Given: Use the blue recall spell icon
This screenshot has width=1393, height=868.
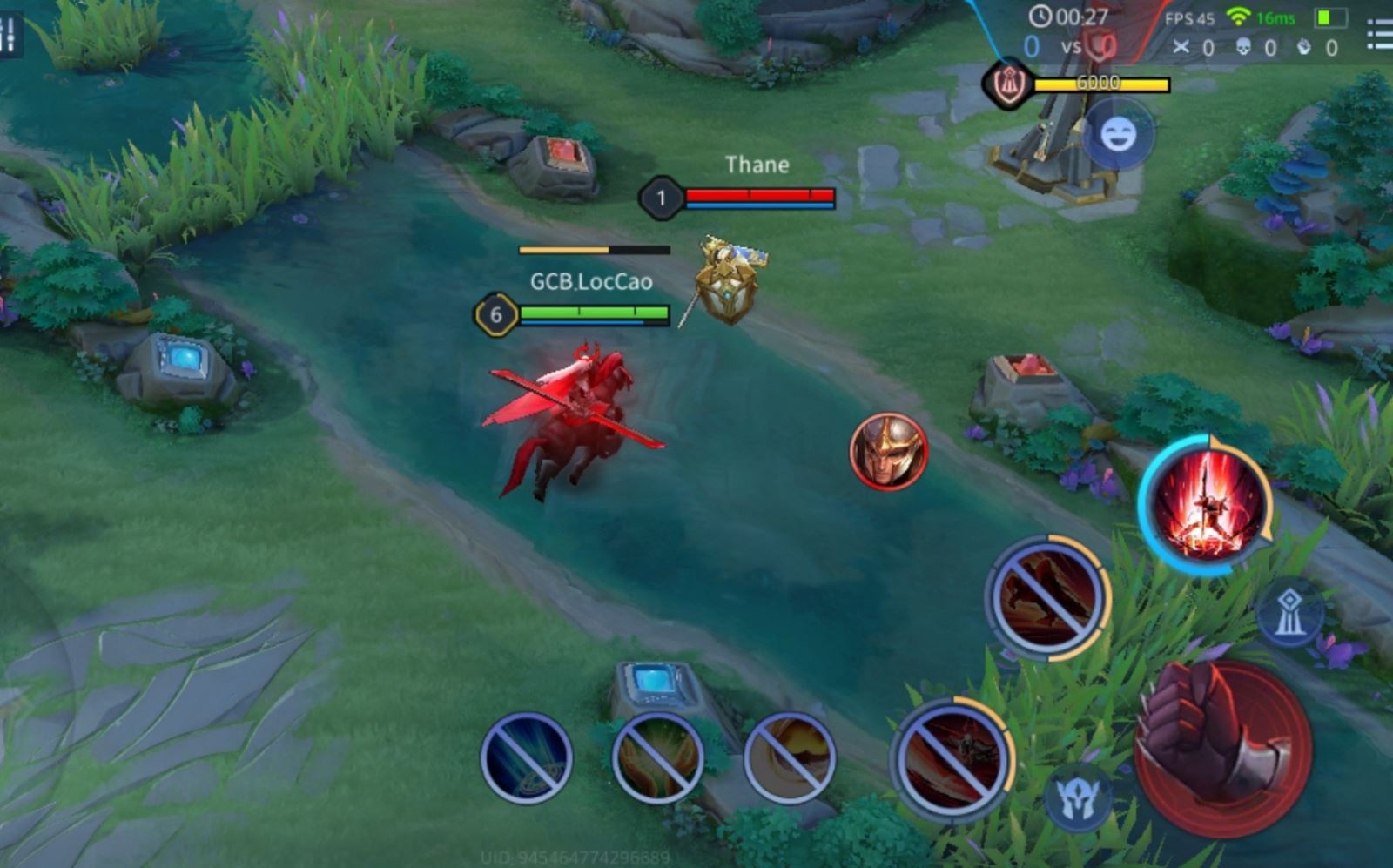Looking at the screenshot, I should tap(526, 757).
